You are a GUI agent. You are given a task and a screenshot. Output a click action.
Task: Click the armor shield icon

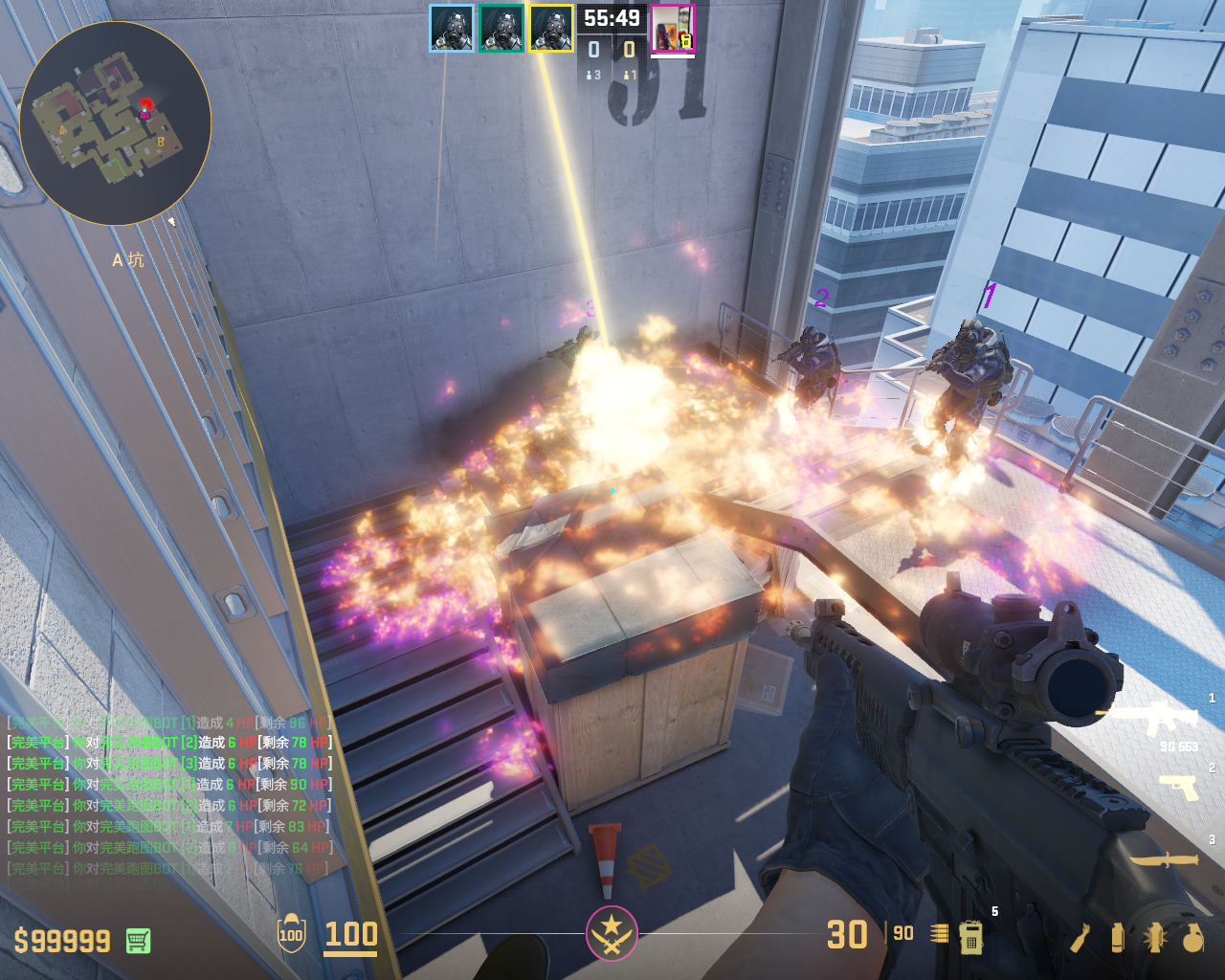pos(291,934)
